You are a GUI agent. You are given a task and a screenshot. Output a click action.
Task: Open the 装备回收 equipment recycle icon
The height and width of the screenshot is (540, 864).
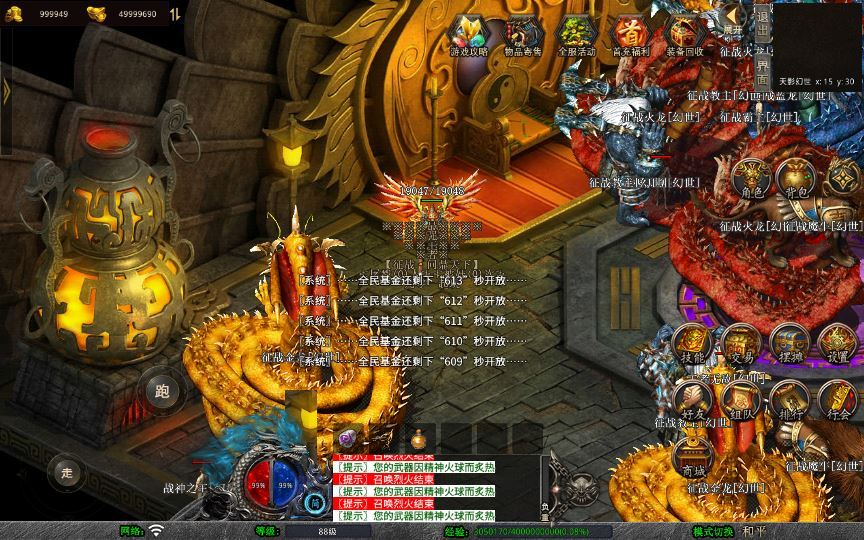click(684, 35)
